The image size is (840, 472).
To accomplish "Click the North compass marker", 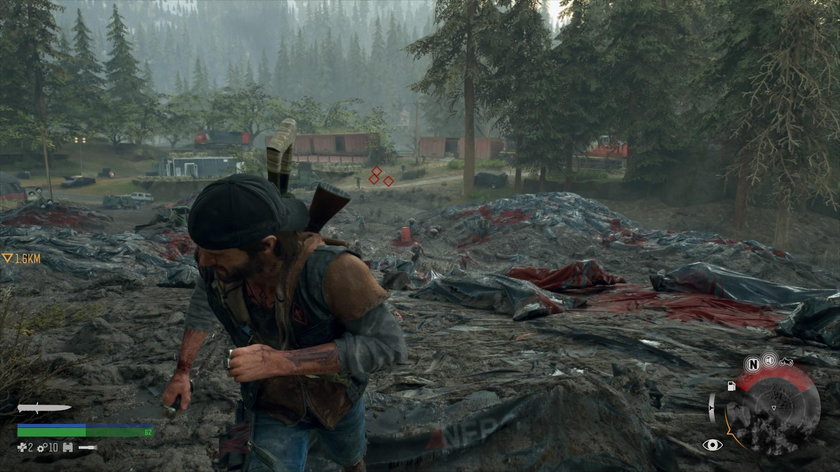I will pyautogui.click(x=751, y=364).
